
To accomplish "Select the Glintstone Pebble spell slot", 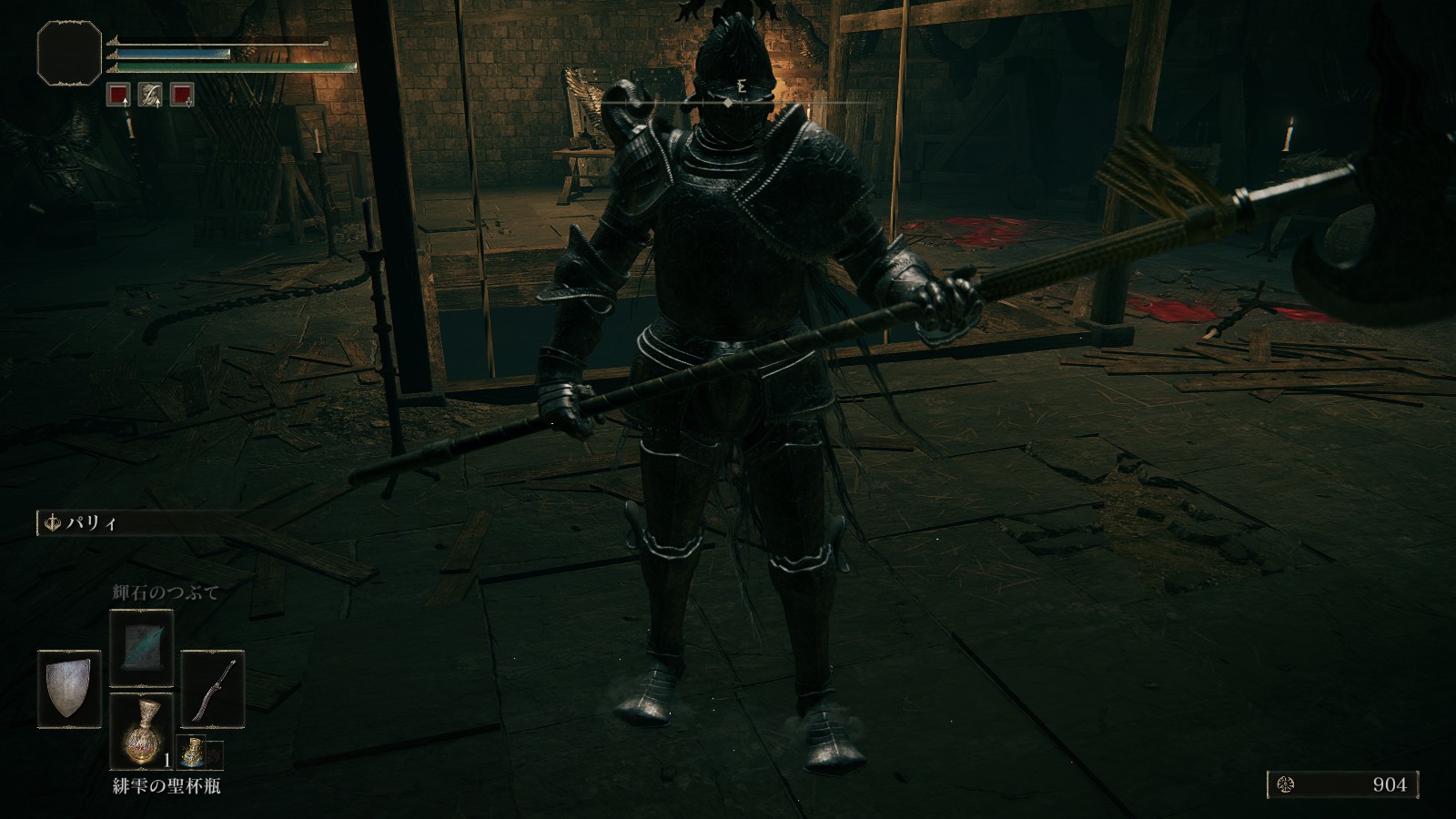I will coord(141,647).
